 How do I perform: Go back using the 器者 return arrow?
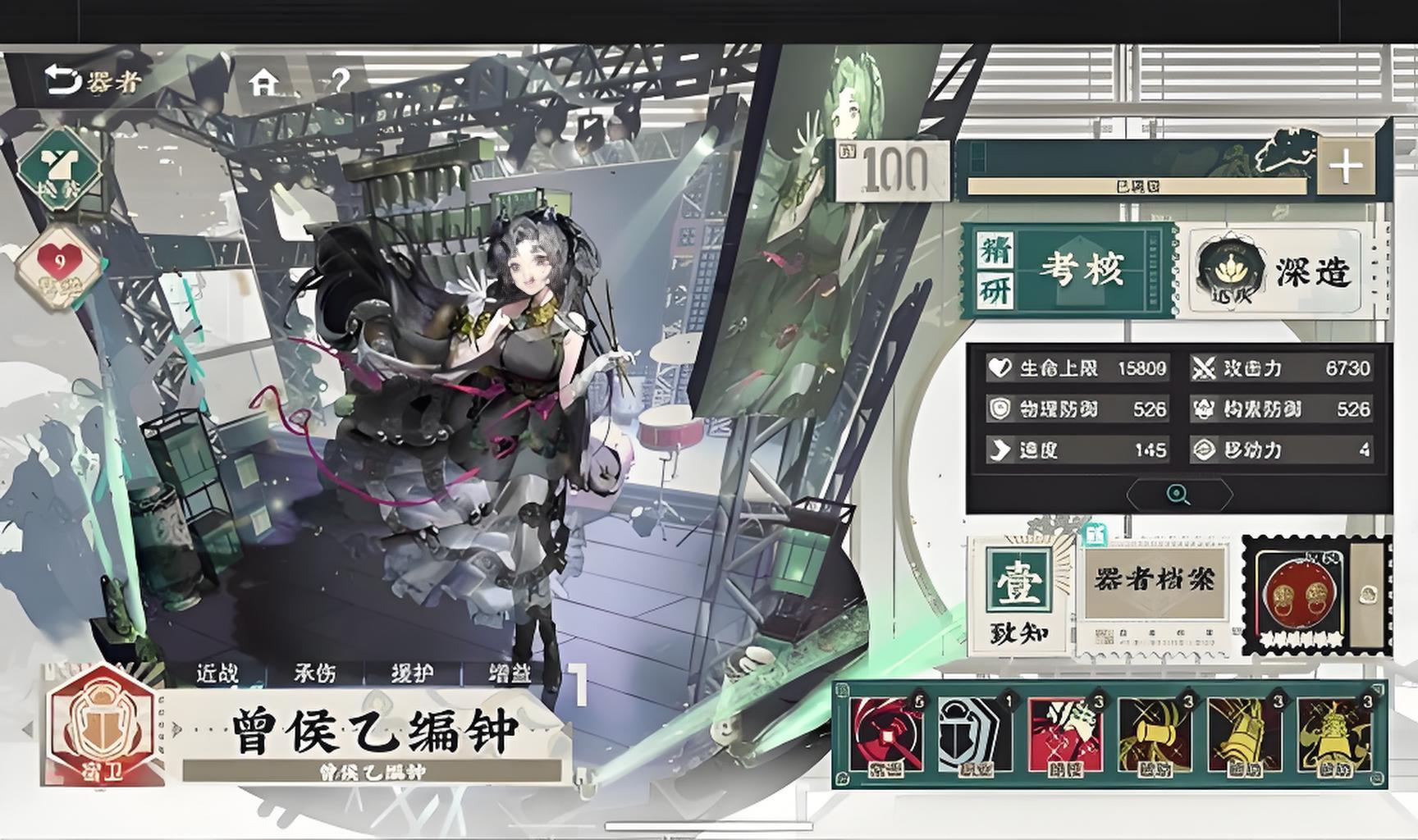pyautogui.click(x=92, y=81)
